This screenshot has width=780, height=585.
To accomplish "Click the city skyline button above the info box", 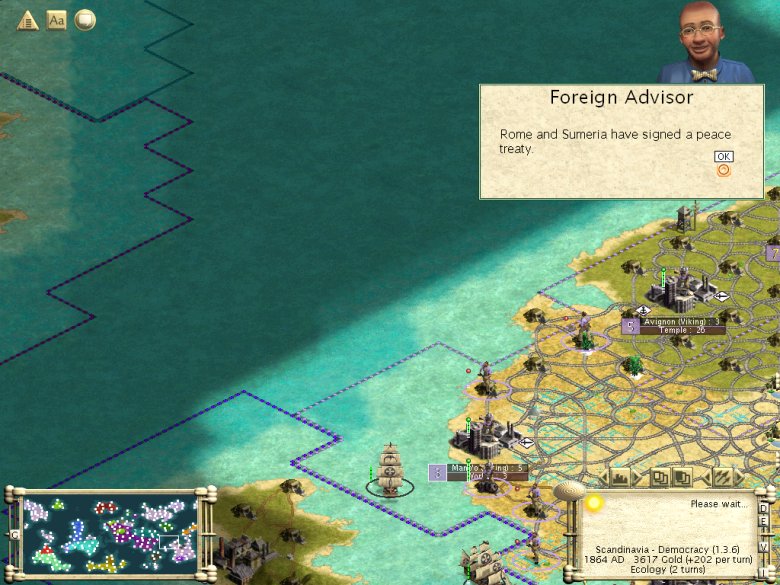I will (619, 478).
